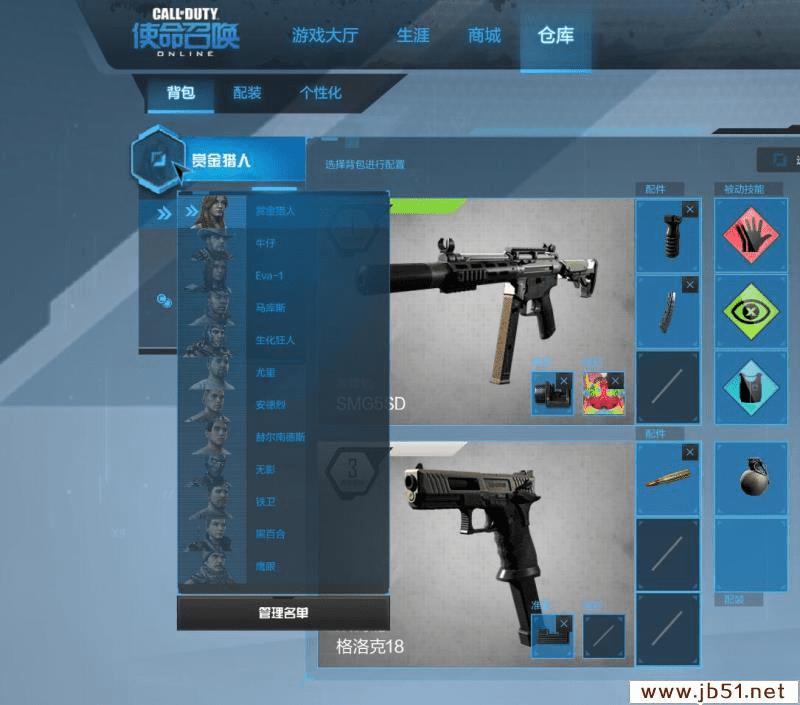Open the 商城 store tab
This screenshot has height=705, width=800.
(x=484, y=37)
